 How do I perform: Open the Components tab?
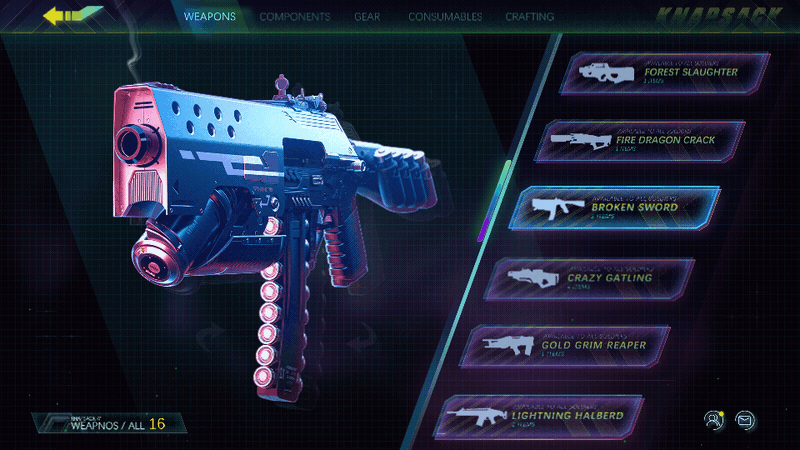pyautogui.click(x=295, y=17)
